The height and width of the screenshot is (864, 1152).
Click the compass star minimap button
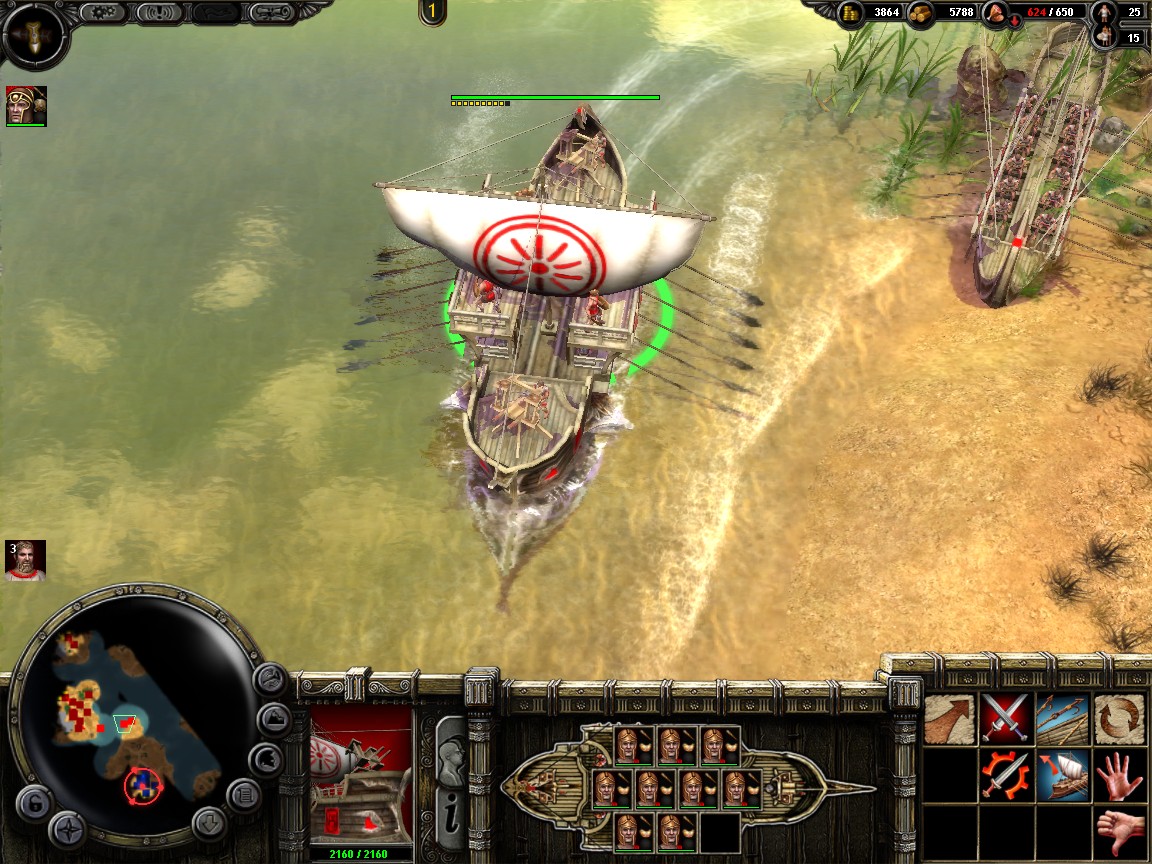point(68,829)
